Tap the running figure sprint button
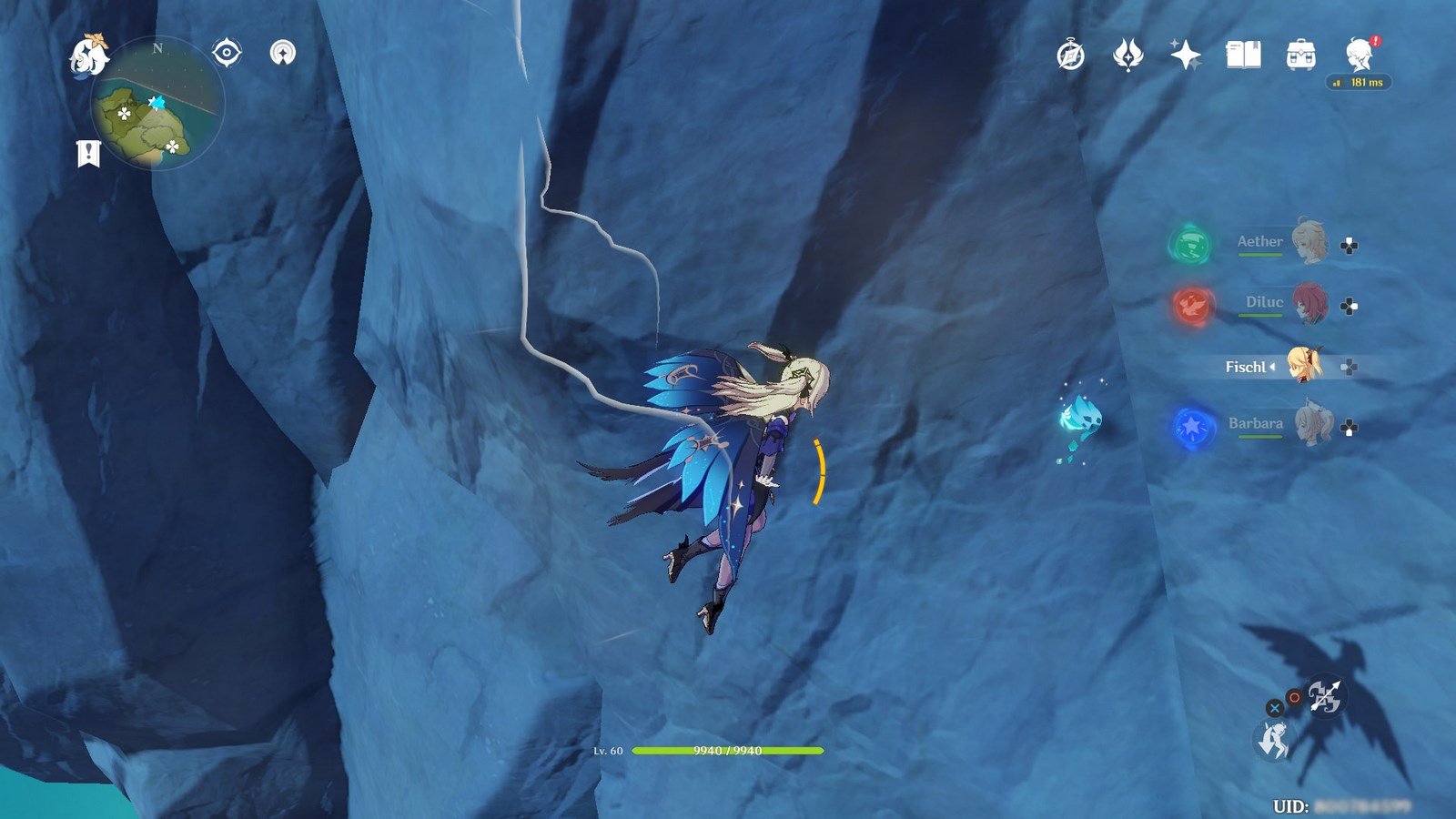The width and height of the screenshot is (1456, 819). pos(1273,741)
